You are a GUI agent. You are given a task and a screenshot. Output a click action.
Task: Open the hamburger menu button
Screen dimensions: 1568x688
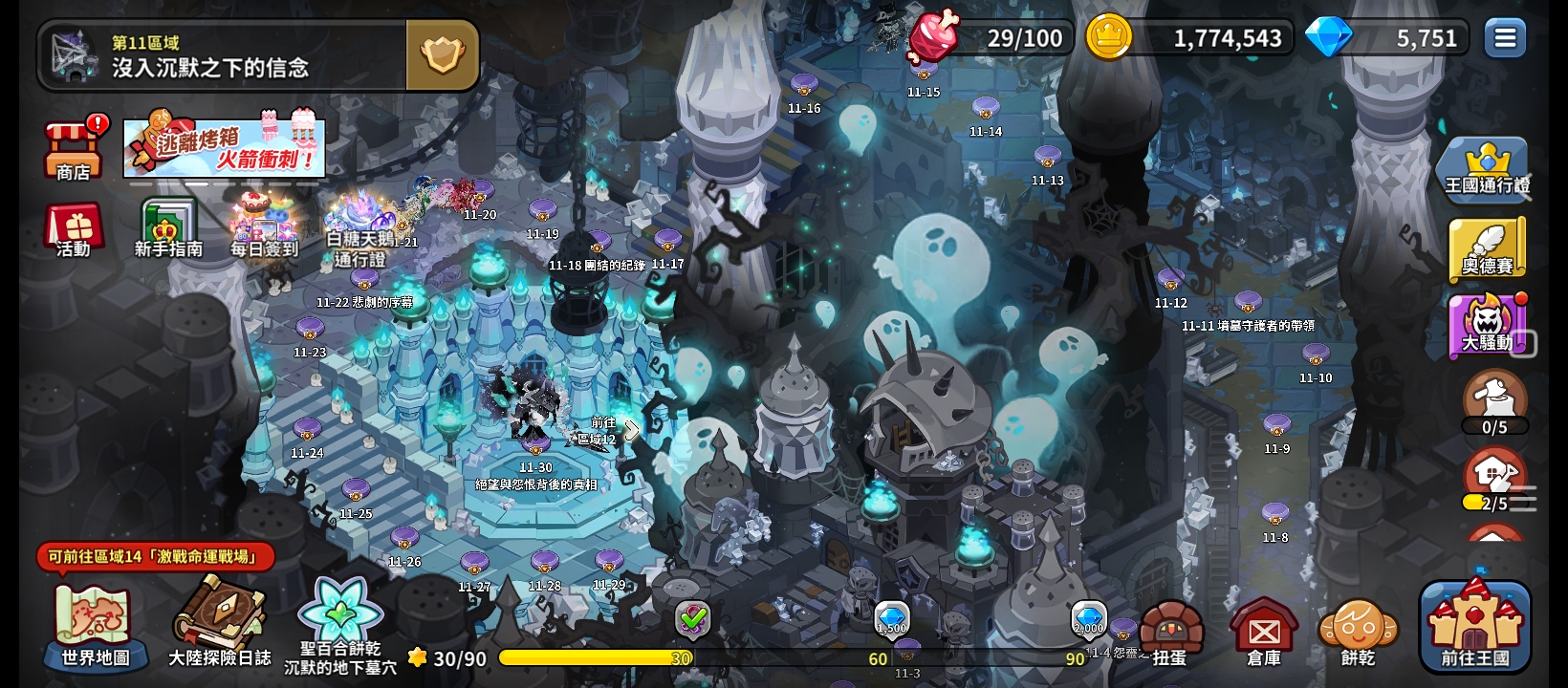click(x=1505, y=38)
